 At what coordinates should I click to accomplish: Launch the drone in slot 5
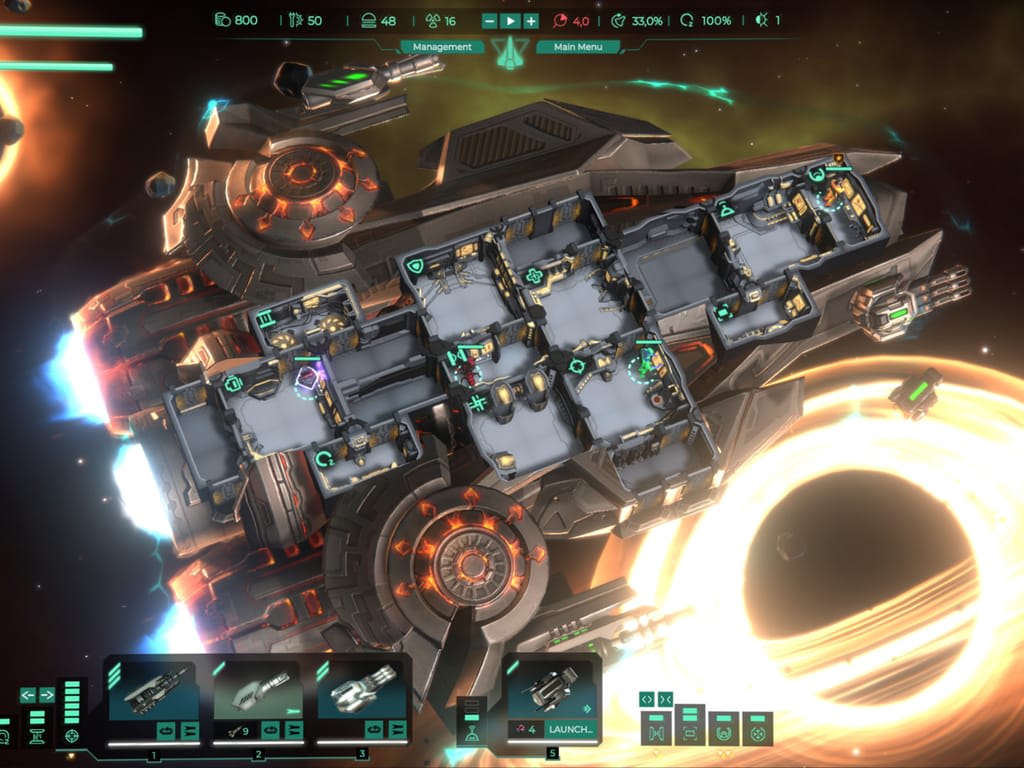[x=570, y=729]
